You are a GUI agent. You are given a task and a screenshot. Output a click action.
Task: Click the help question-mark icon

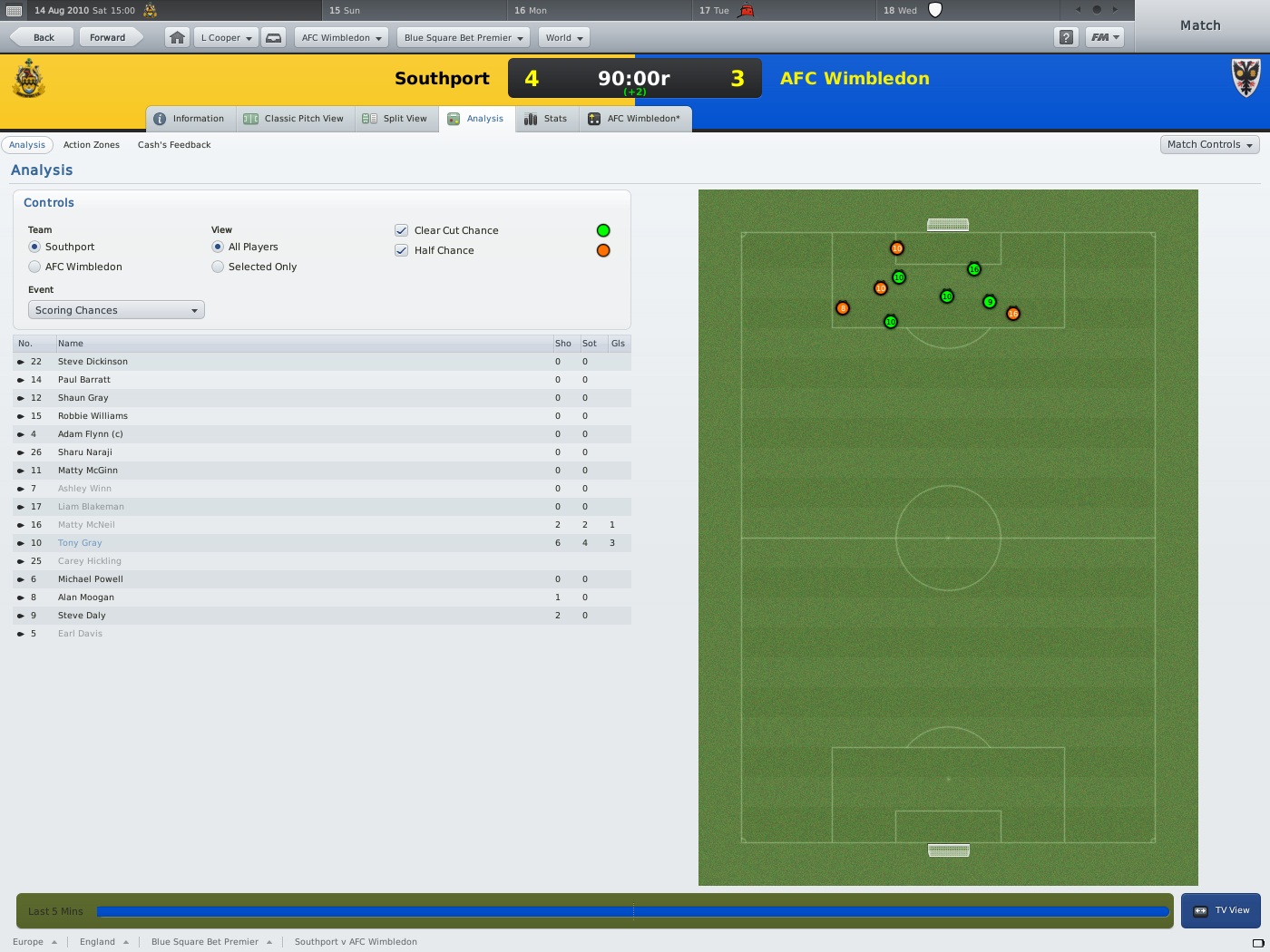point(1066,37)
